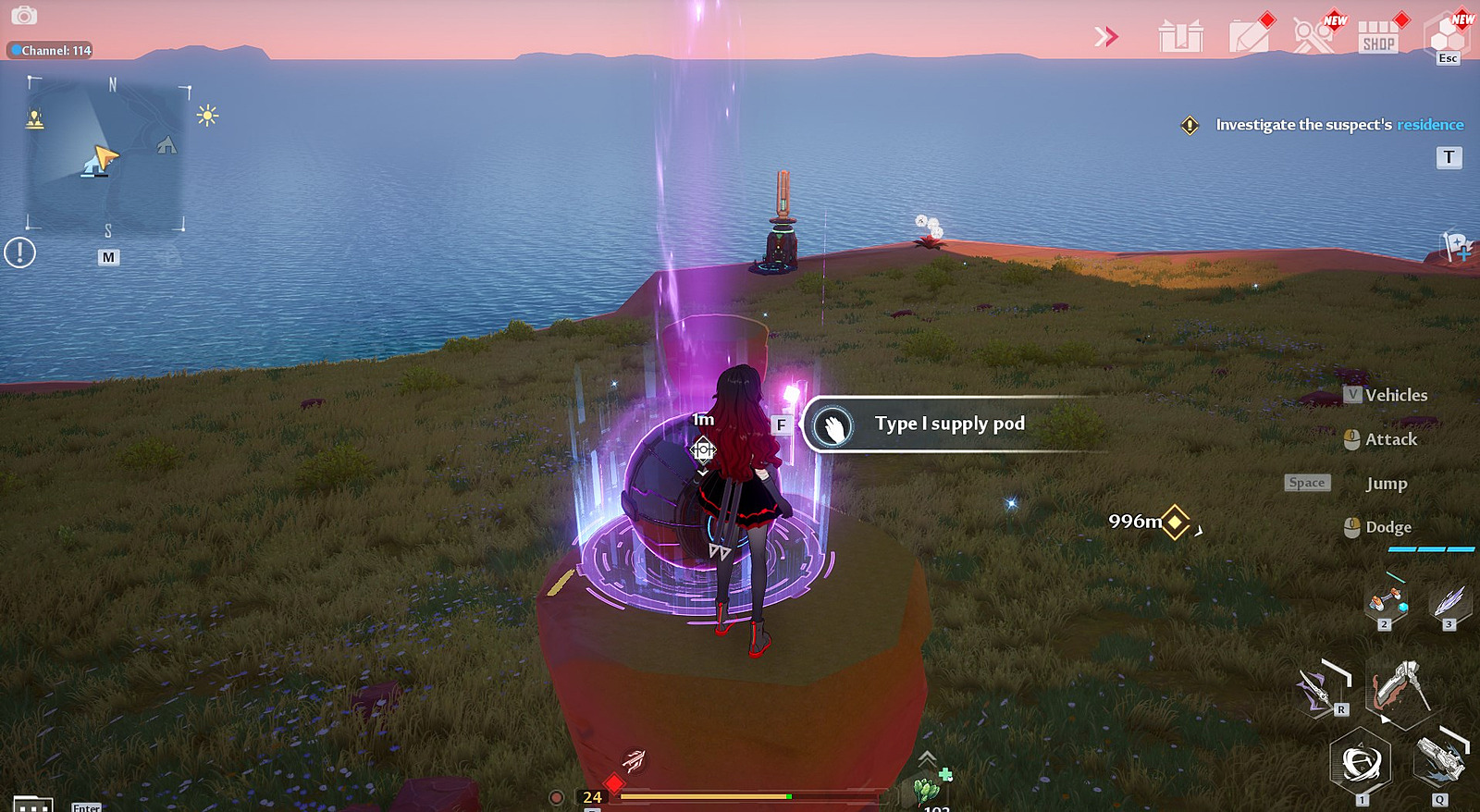The width and height of the screenshot is (1480, 812).
Task: Open the camera photo mode
Action: 24,16
